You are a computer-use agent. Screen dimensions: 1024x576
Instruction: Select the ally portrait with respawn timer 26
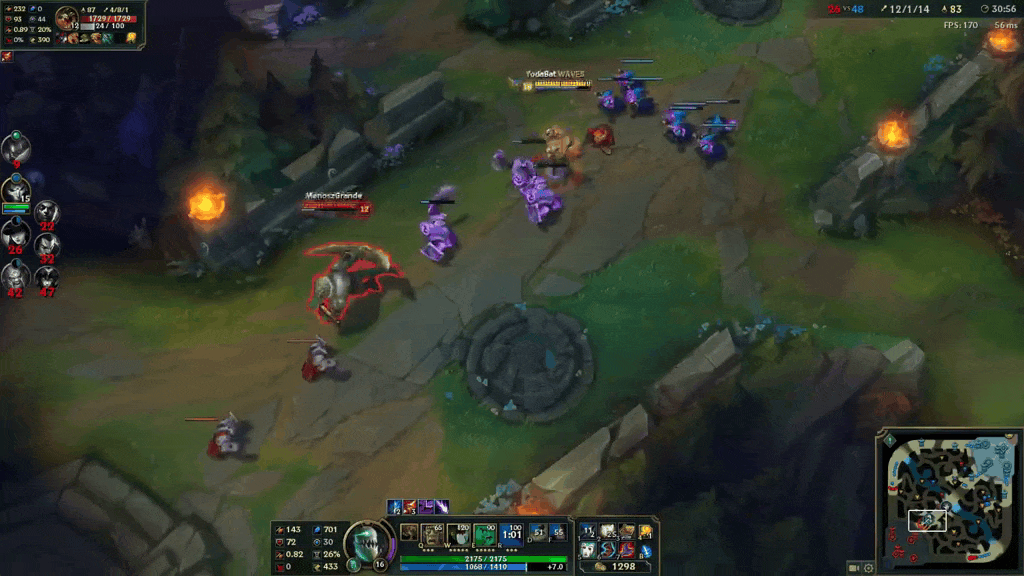click(x=15, y=236)
